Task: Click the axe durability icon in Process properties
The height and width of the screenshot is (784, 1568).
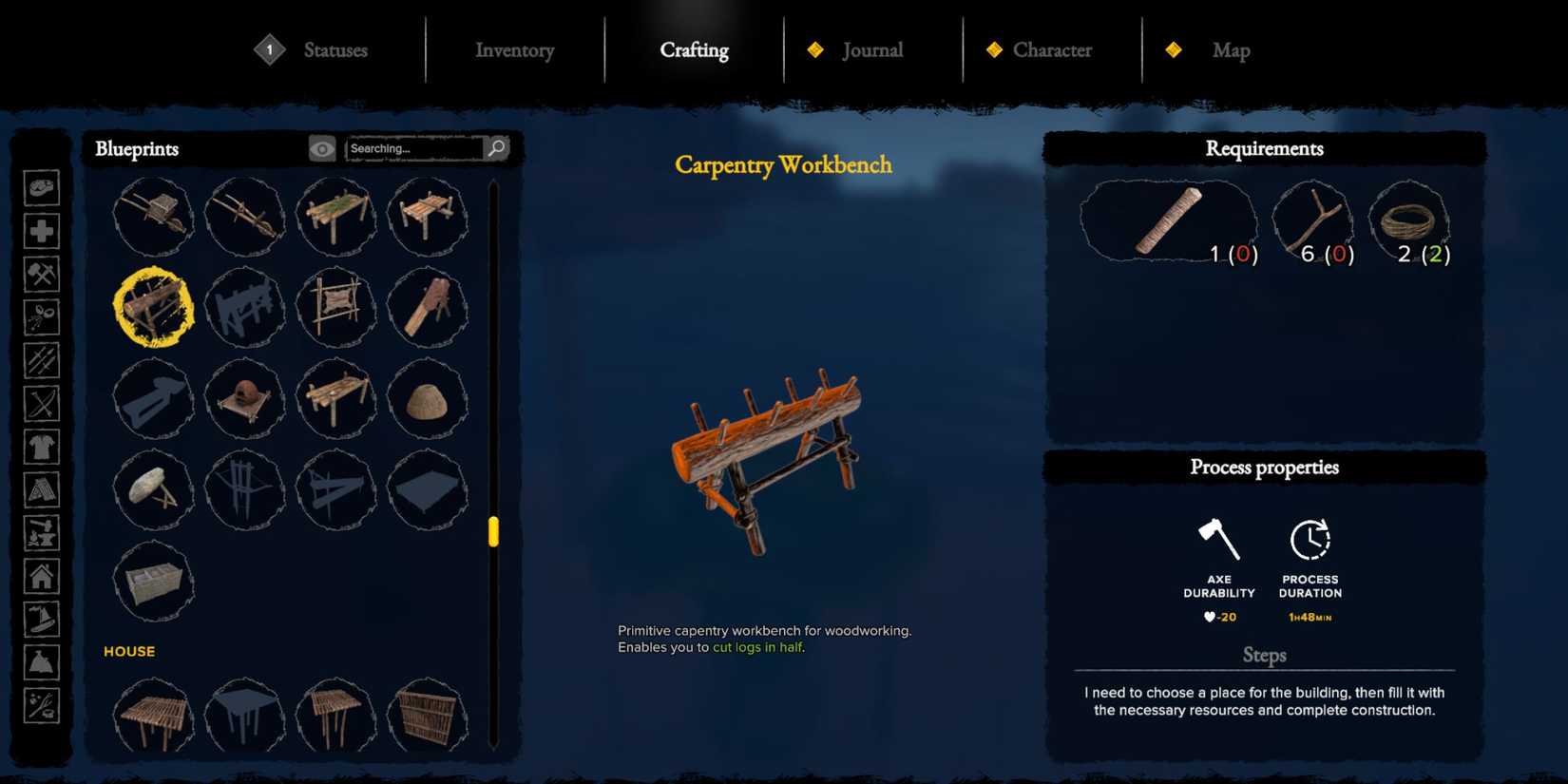Action: 1219,542
